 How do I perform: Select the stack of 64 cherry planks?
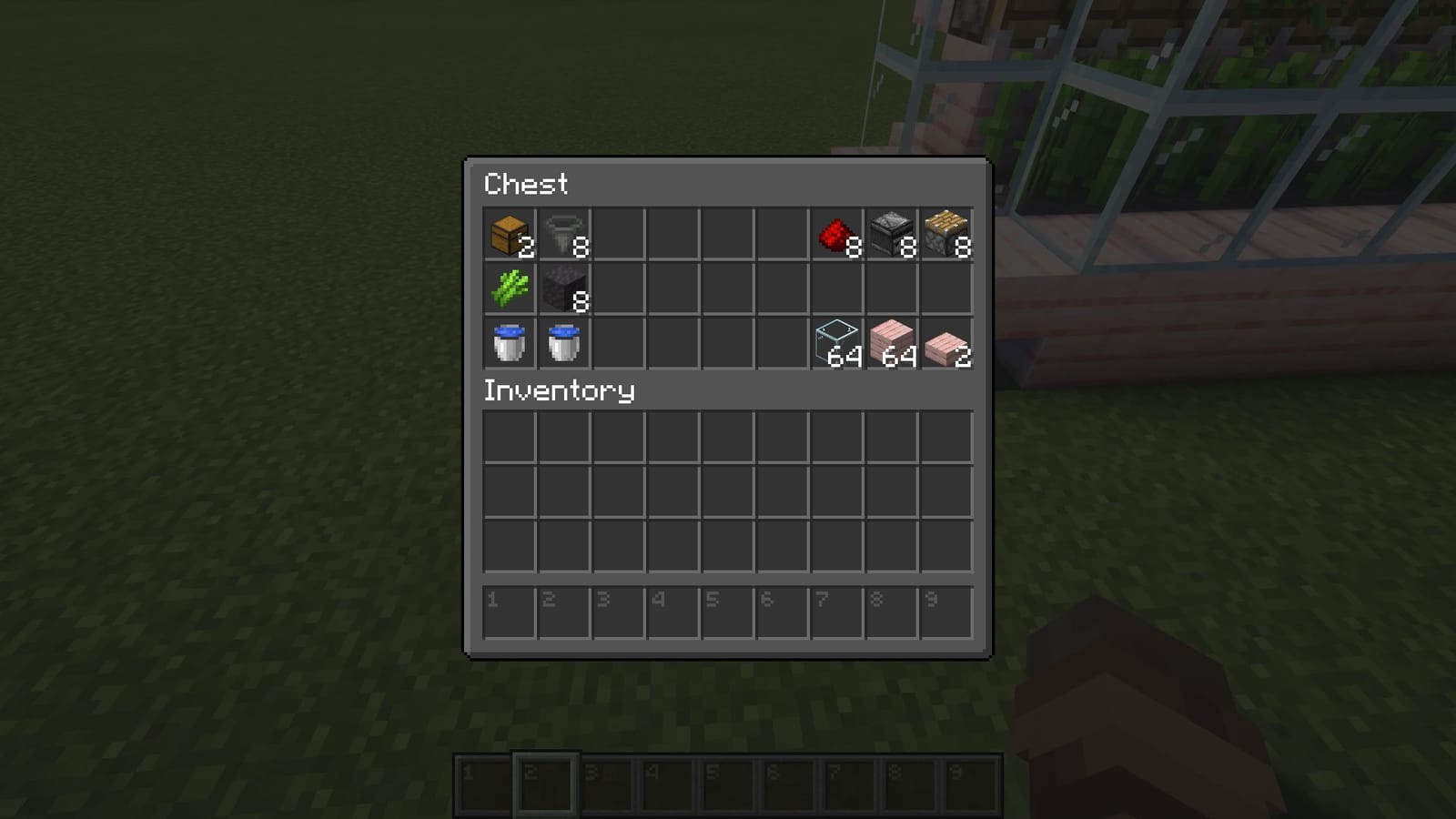[x=892, y=344]
